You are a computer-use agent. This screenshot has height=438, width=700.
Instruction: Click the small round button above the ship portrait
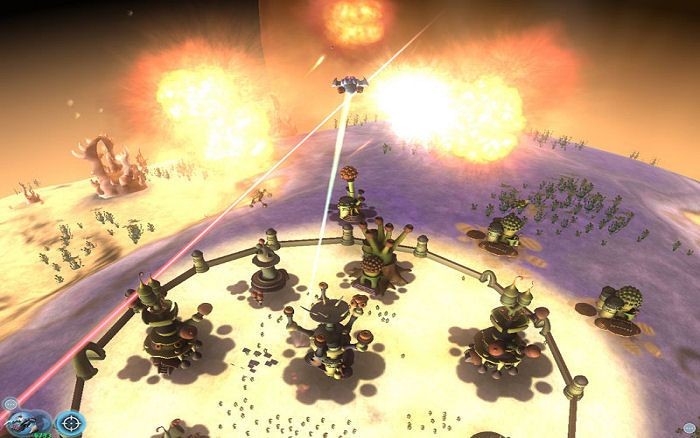click(x=9, y=404)
